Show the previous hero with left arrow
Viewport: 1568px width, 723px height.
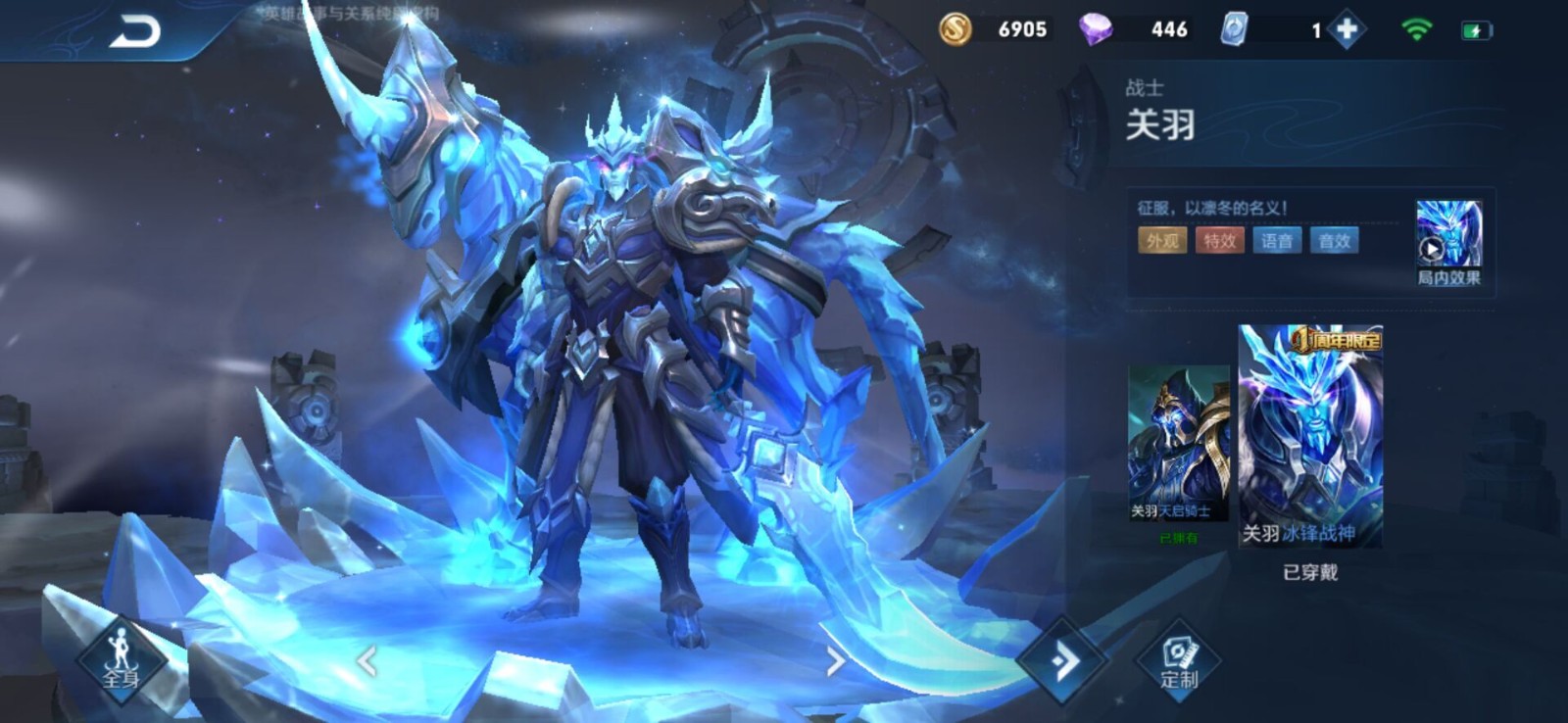point(367,662)
